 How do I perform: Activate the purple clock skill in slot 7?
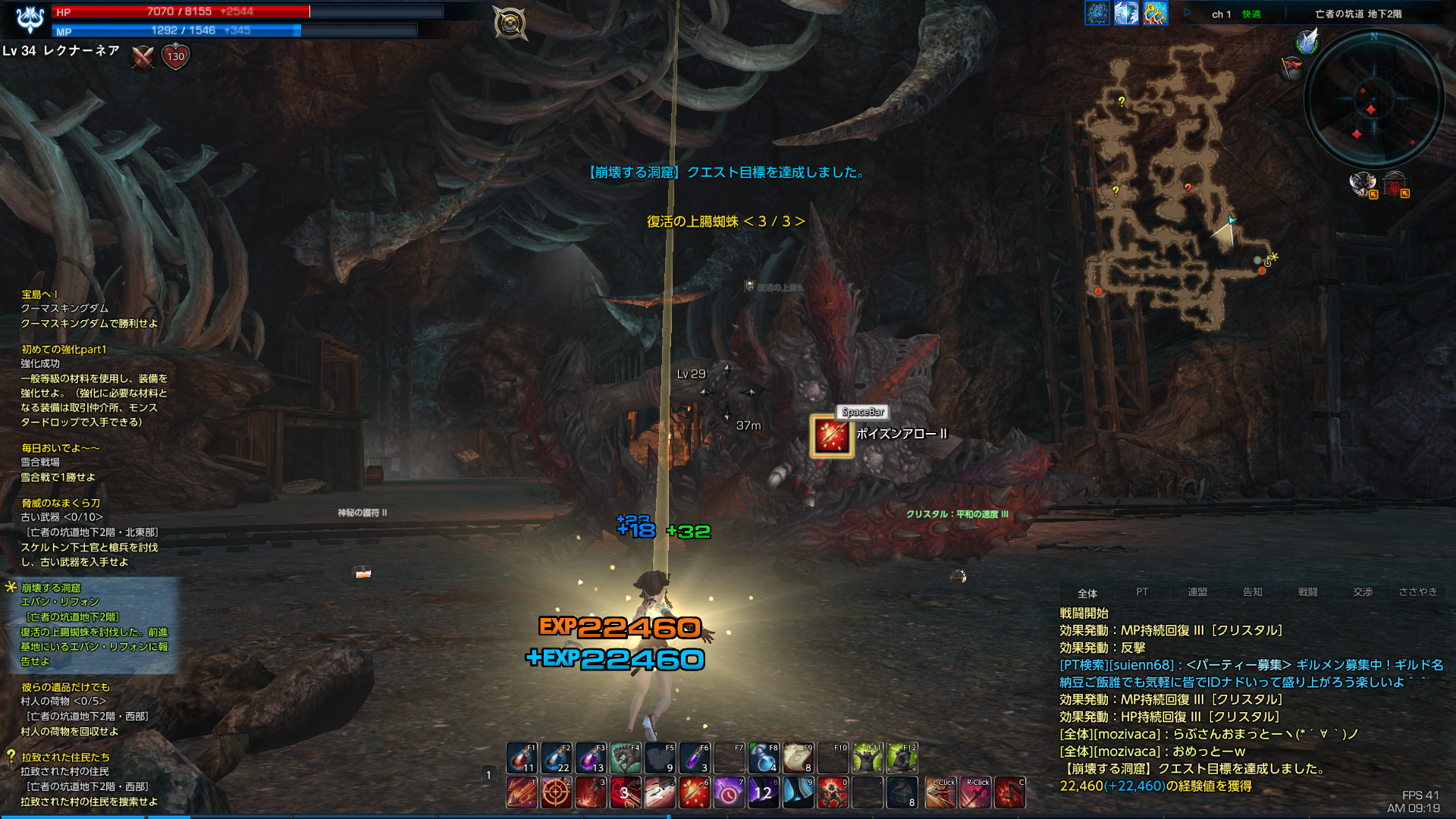[729, 793]
